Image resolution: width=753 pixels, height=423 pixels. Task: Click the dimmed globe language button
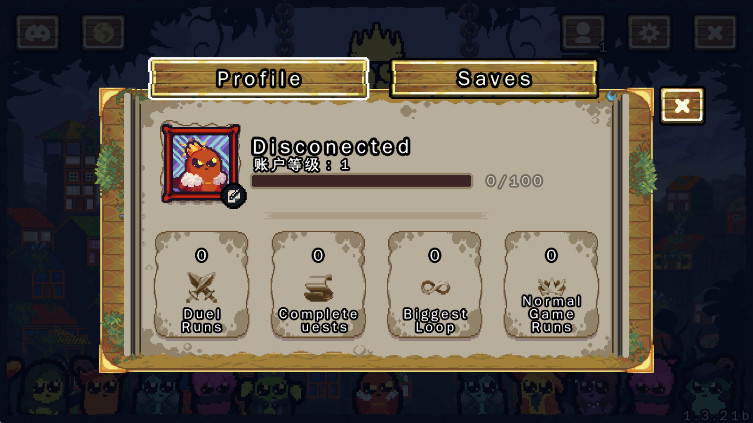point(103,33)
